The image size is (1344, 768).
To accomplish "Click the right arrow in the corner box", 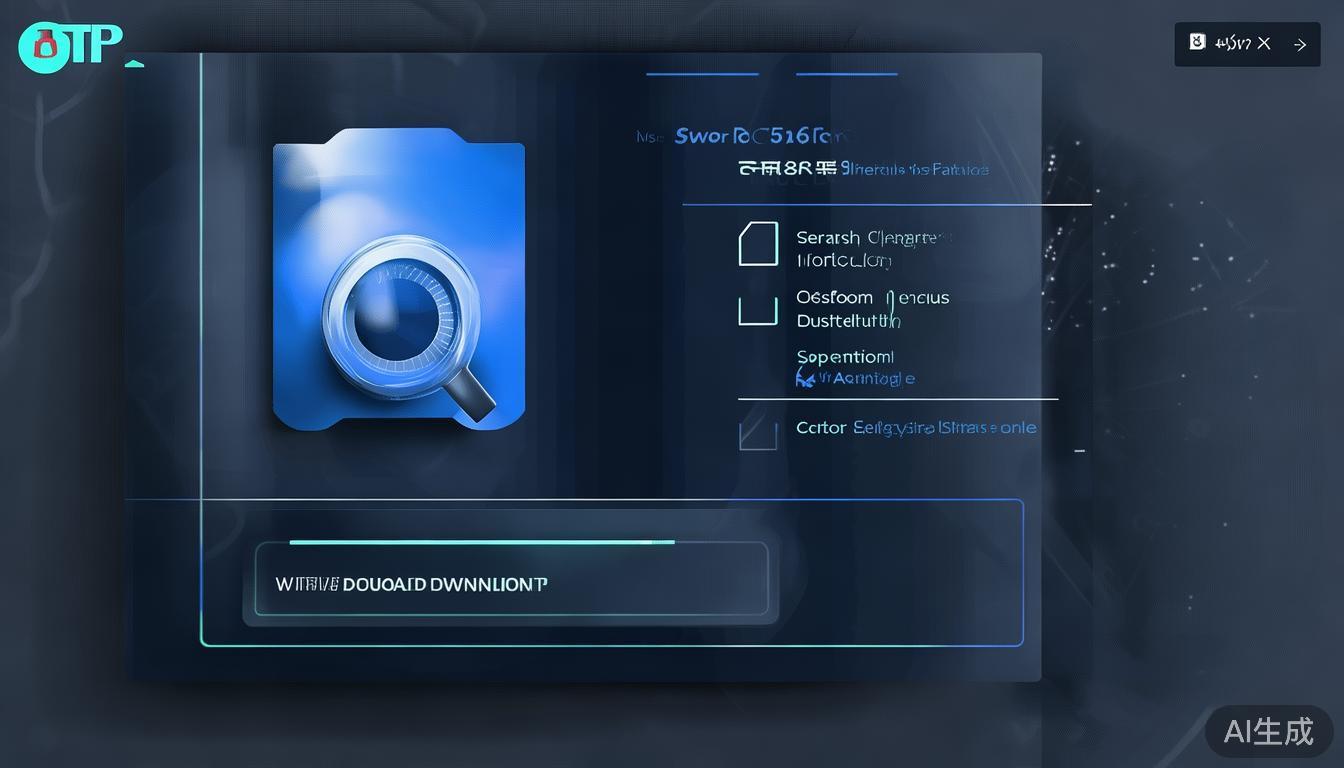I will (1300, 44).
